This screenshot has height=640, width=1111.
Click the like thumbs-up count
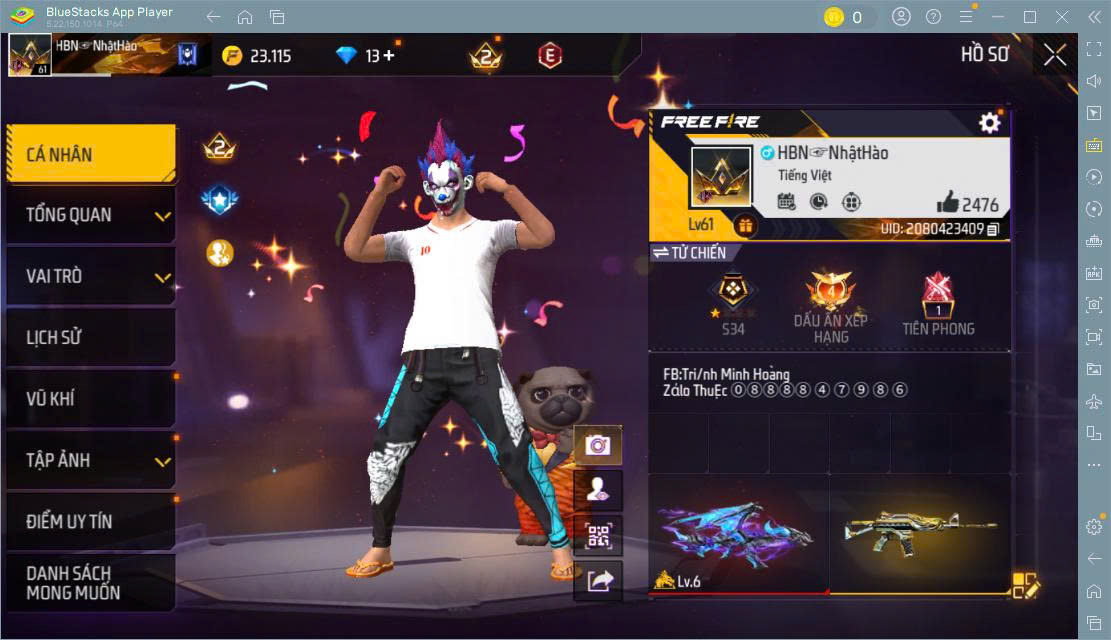pyautogui.click(x=968, y=204)
